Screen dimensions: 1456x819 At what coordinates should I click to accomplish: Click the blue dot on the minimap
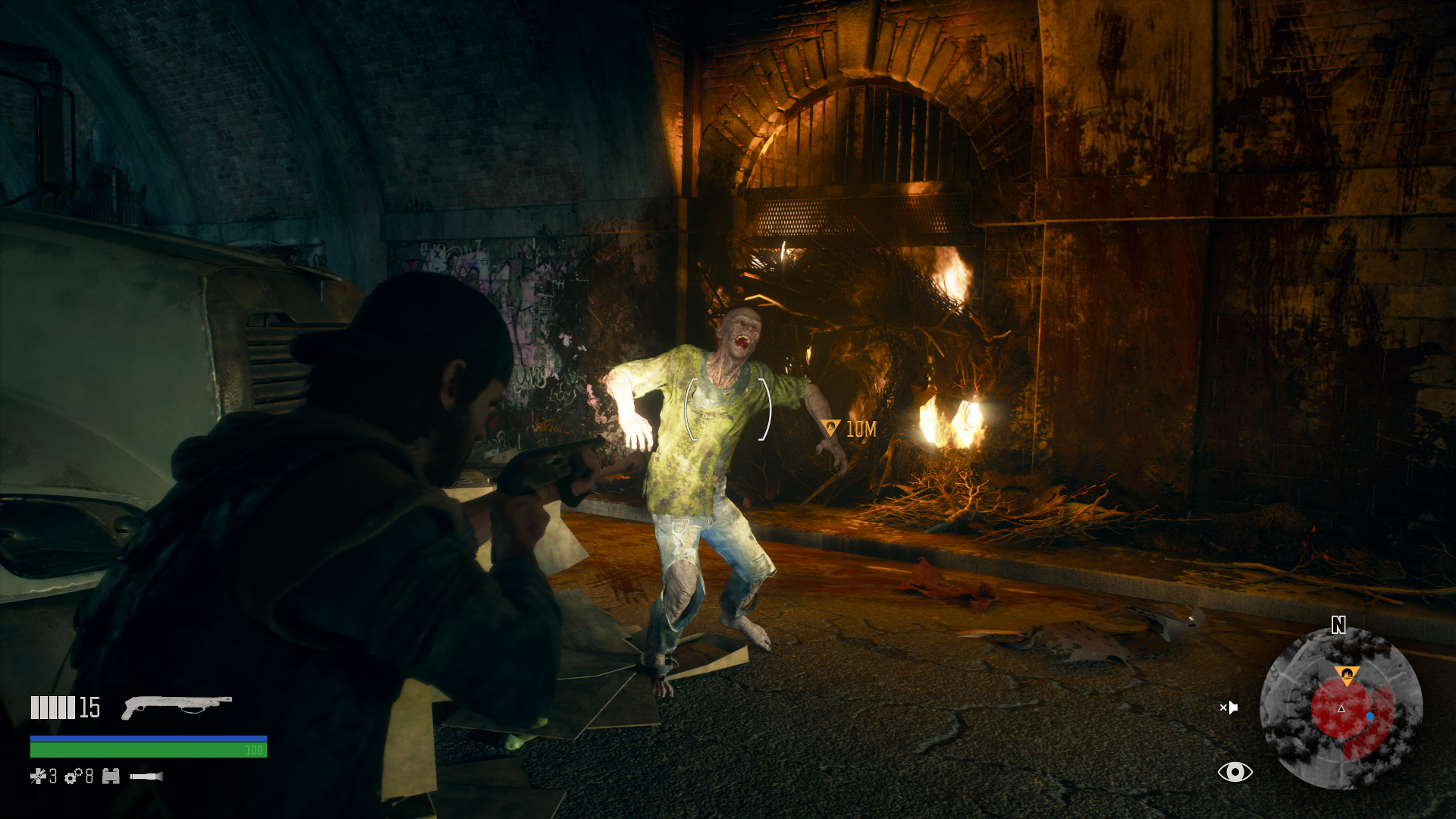[1370, 716]
